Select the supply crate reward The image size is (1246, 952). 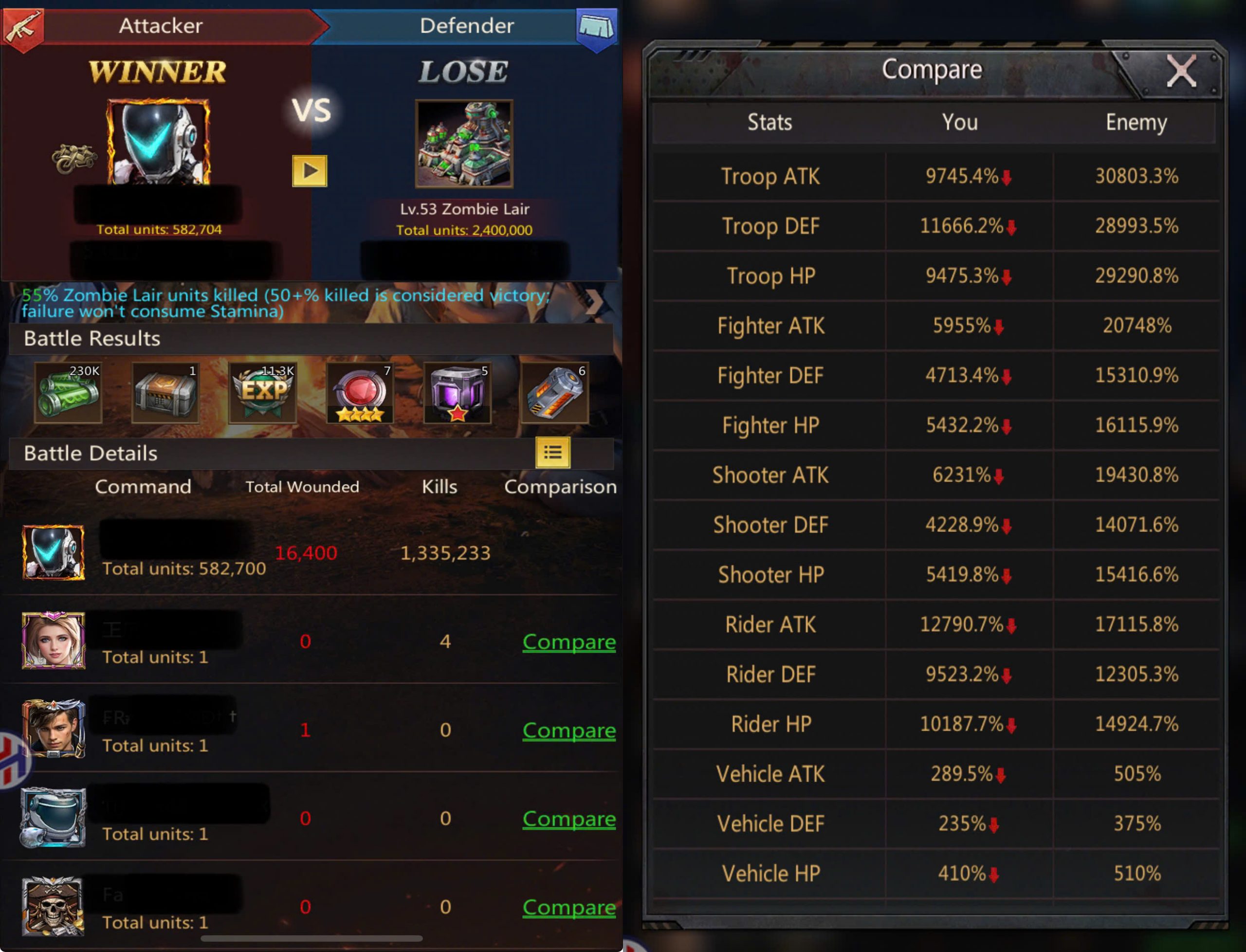165,393
